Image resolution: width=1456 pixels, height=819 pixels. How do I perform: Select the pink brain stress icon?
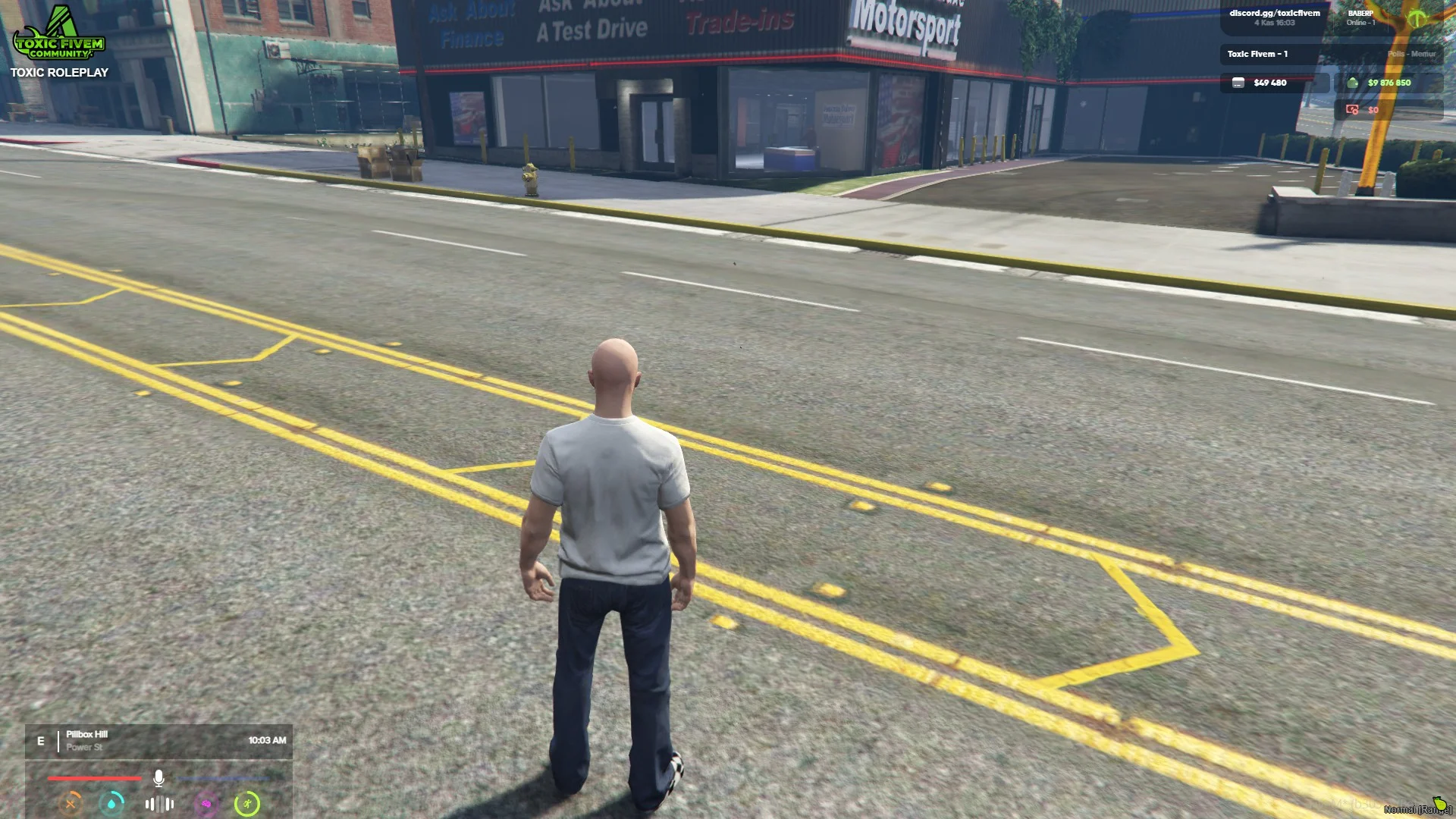coord(206,804)
